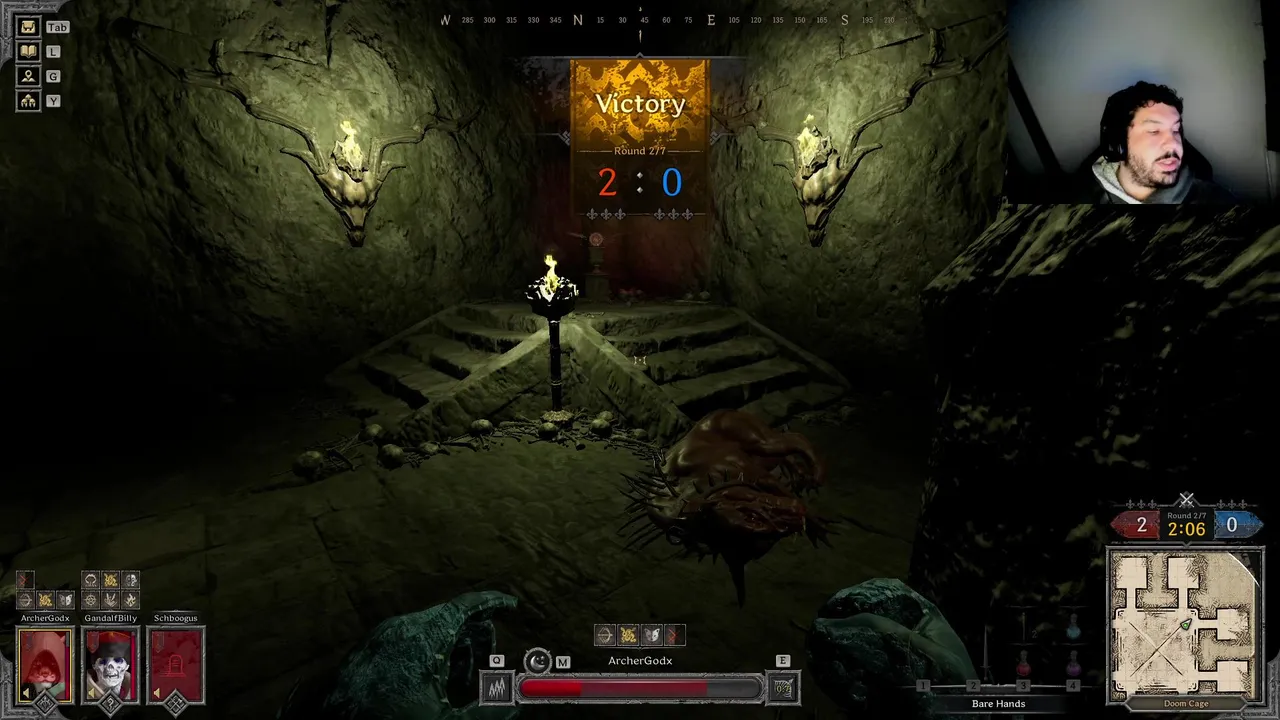
Task: Open the three-helmets party icon
Action: (28, 101)
